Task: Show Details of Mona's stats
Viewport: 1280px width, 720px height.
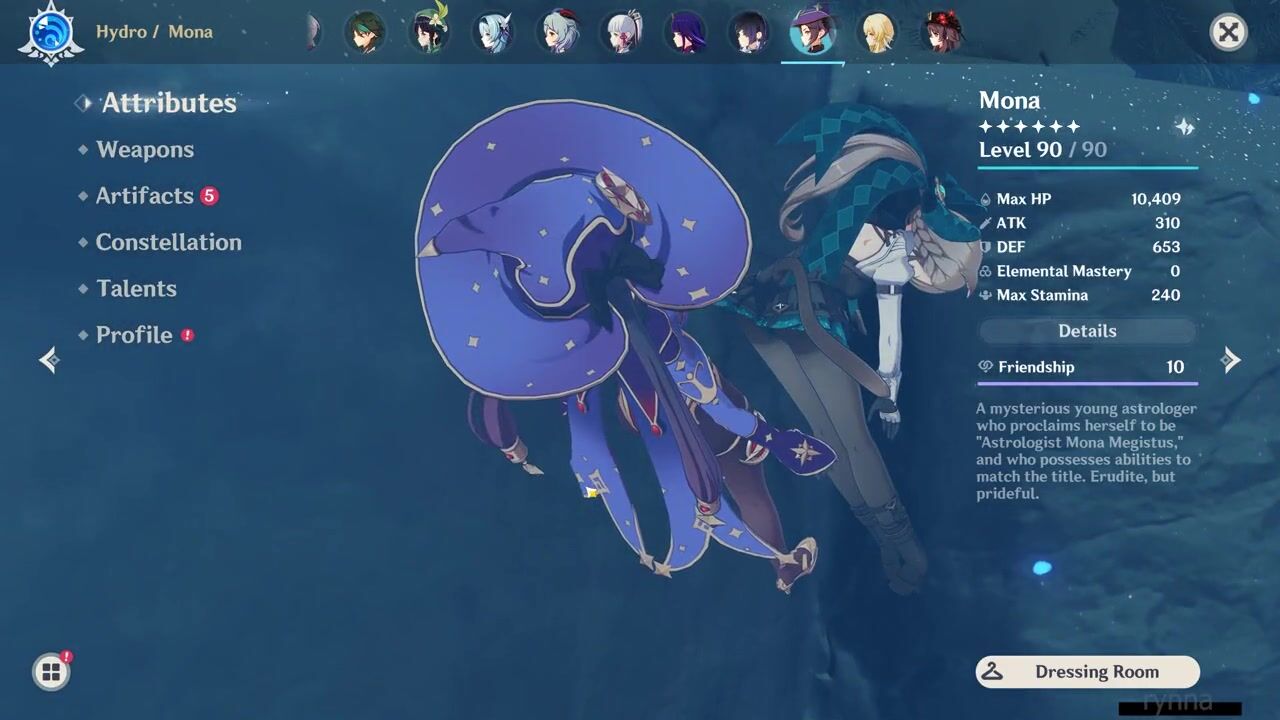Action: pos(1087,331)
